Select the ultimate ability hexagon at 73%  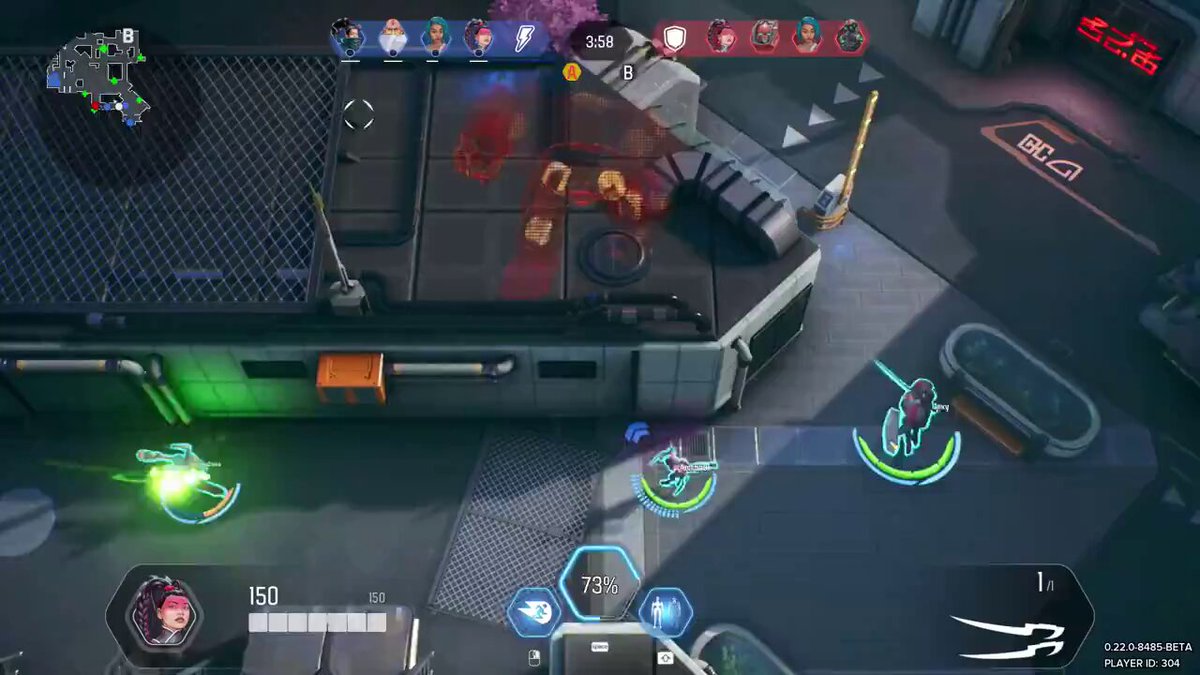[599, 587]
